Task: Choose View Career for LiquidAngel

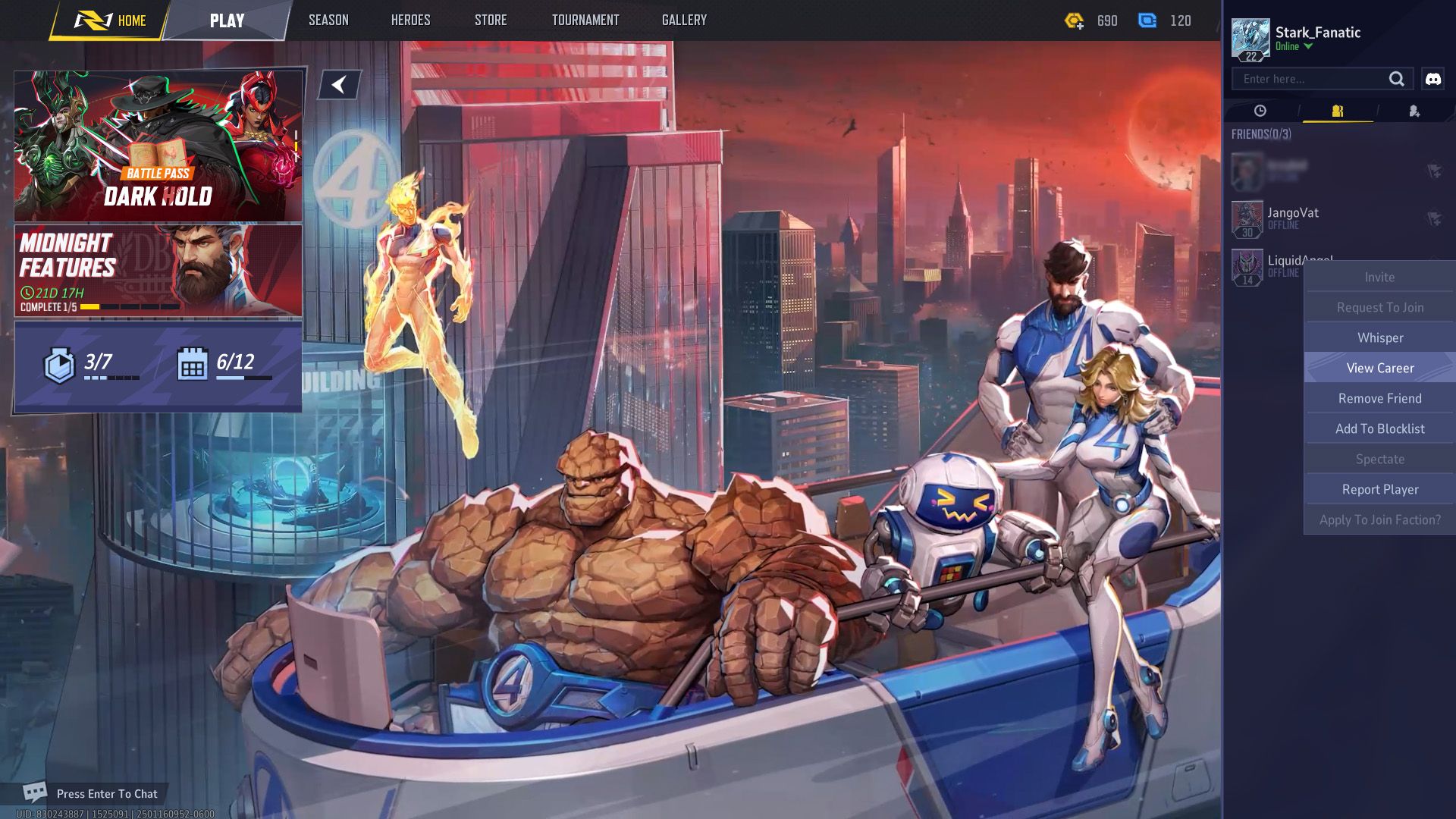Action: click(1379, 368)
